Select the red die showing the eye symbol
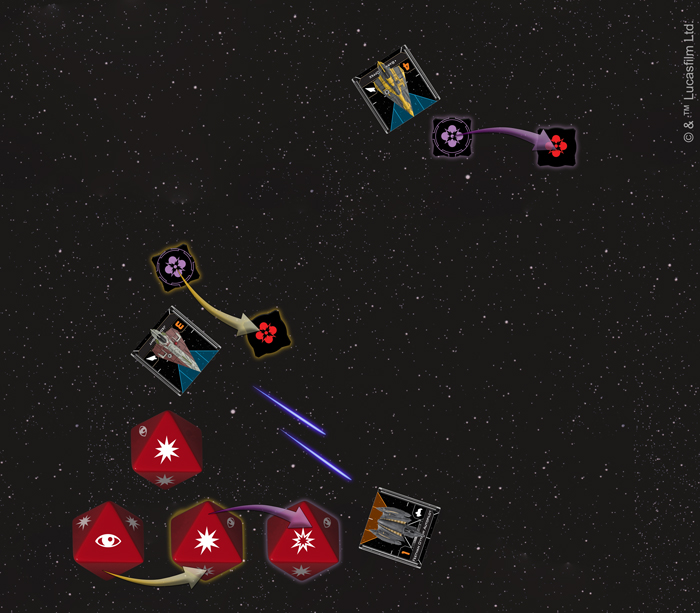This screenshot has width=700, height=613. coord(107,541)
